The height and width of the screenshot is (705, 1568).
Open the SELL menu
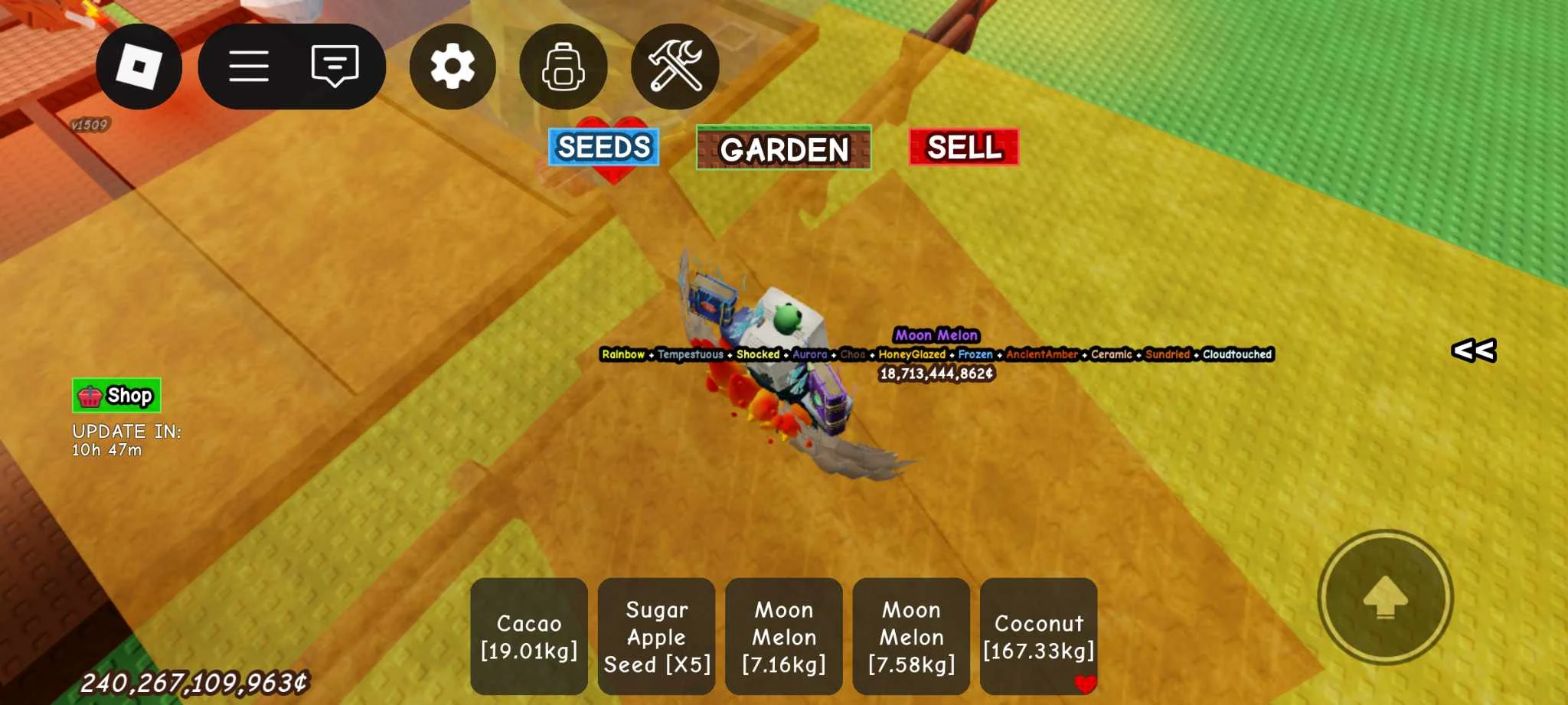965,149
